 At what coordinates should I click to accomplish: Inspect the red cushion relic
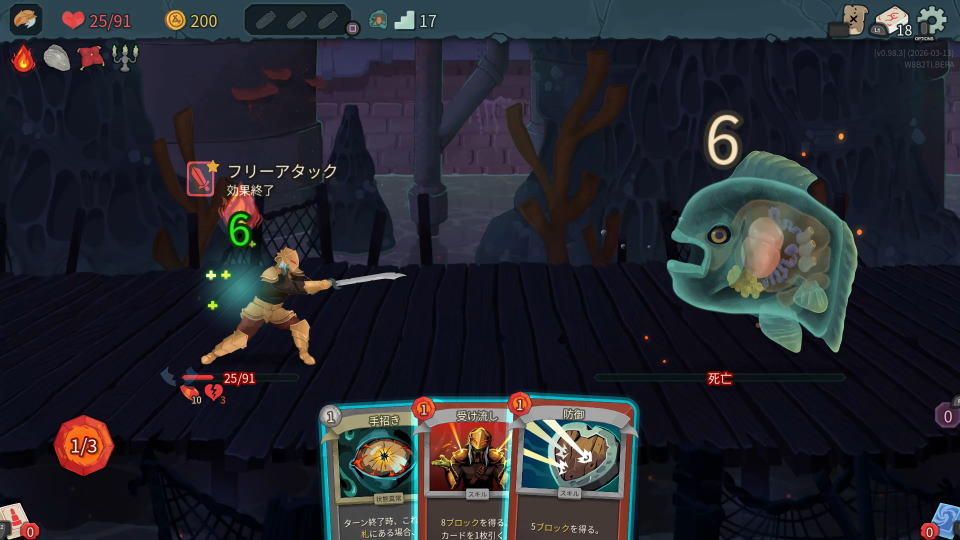[x=91, y=58]
